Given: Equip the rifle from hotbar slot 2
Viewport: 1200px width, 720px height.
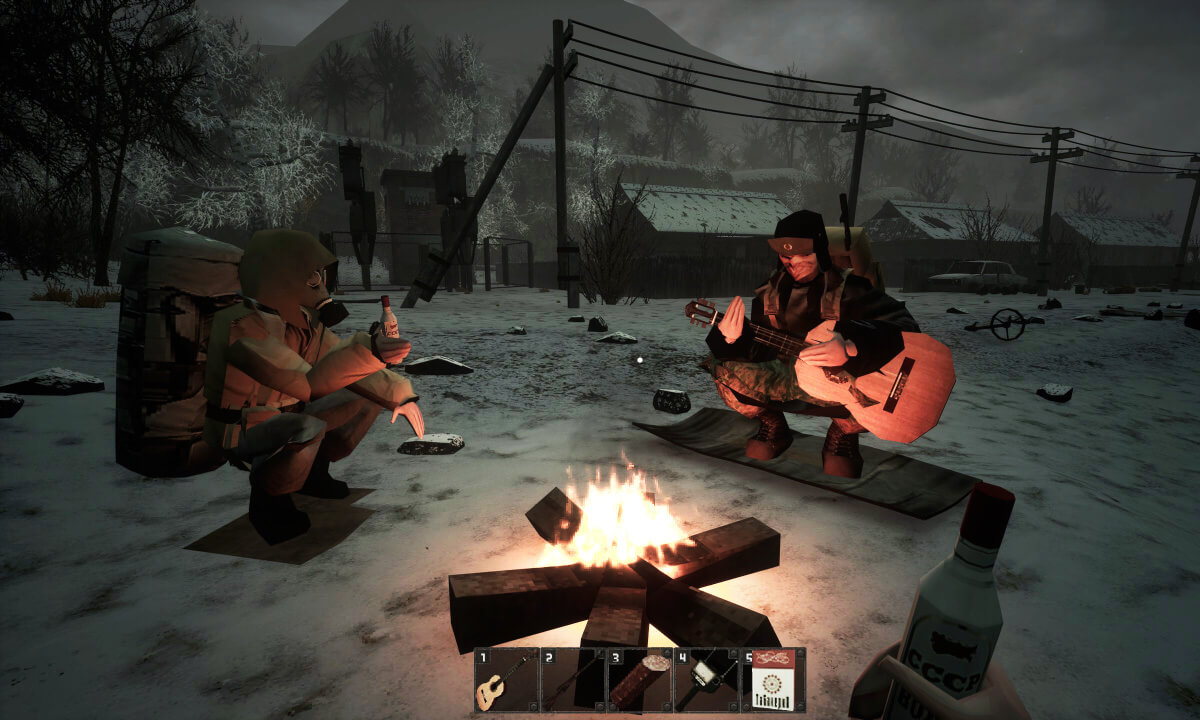Looking at the screenshot, I should [572, 680].
